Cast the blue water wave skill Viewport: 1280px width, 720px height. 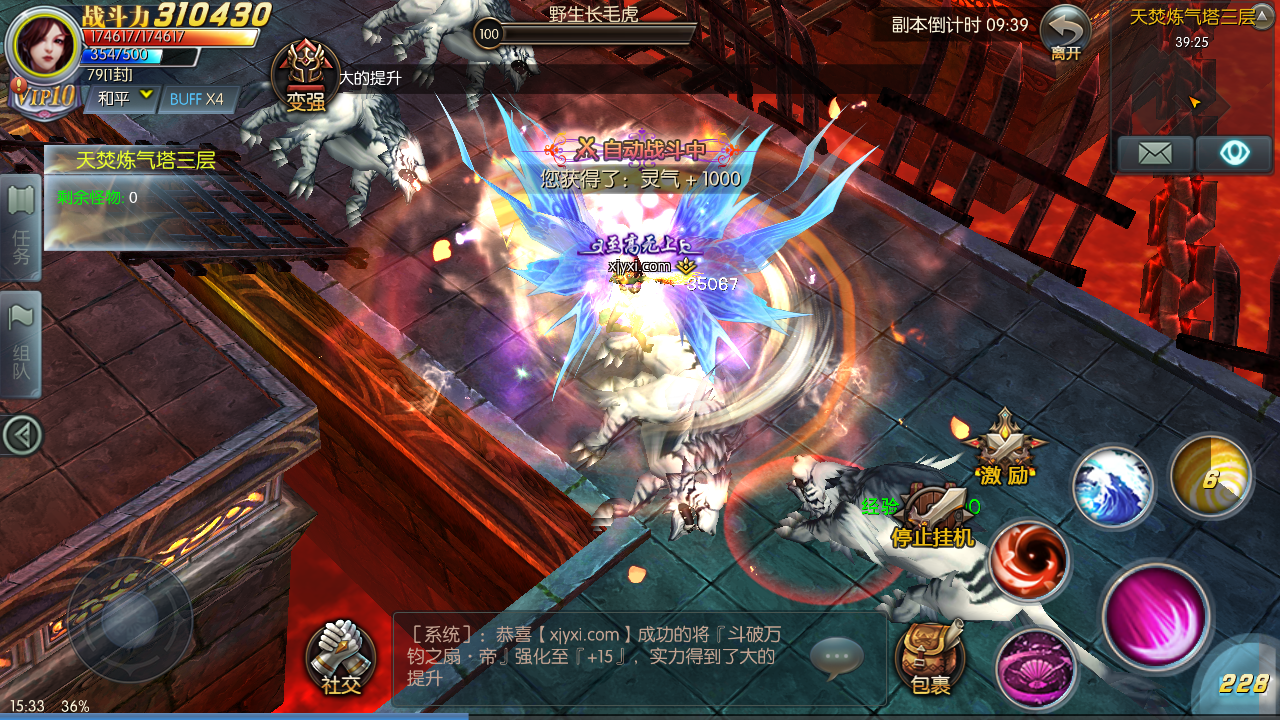(1113, 487)
